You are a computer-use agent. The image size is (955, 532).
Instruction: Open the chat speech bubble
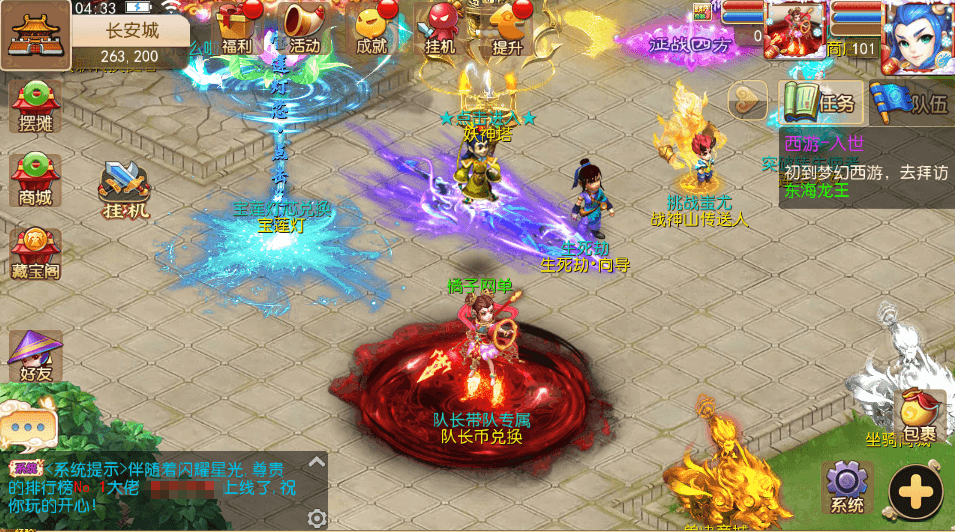pos(28,426)
